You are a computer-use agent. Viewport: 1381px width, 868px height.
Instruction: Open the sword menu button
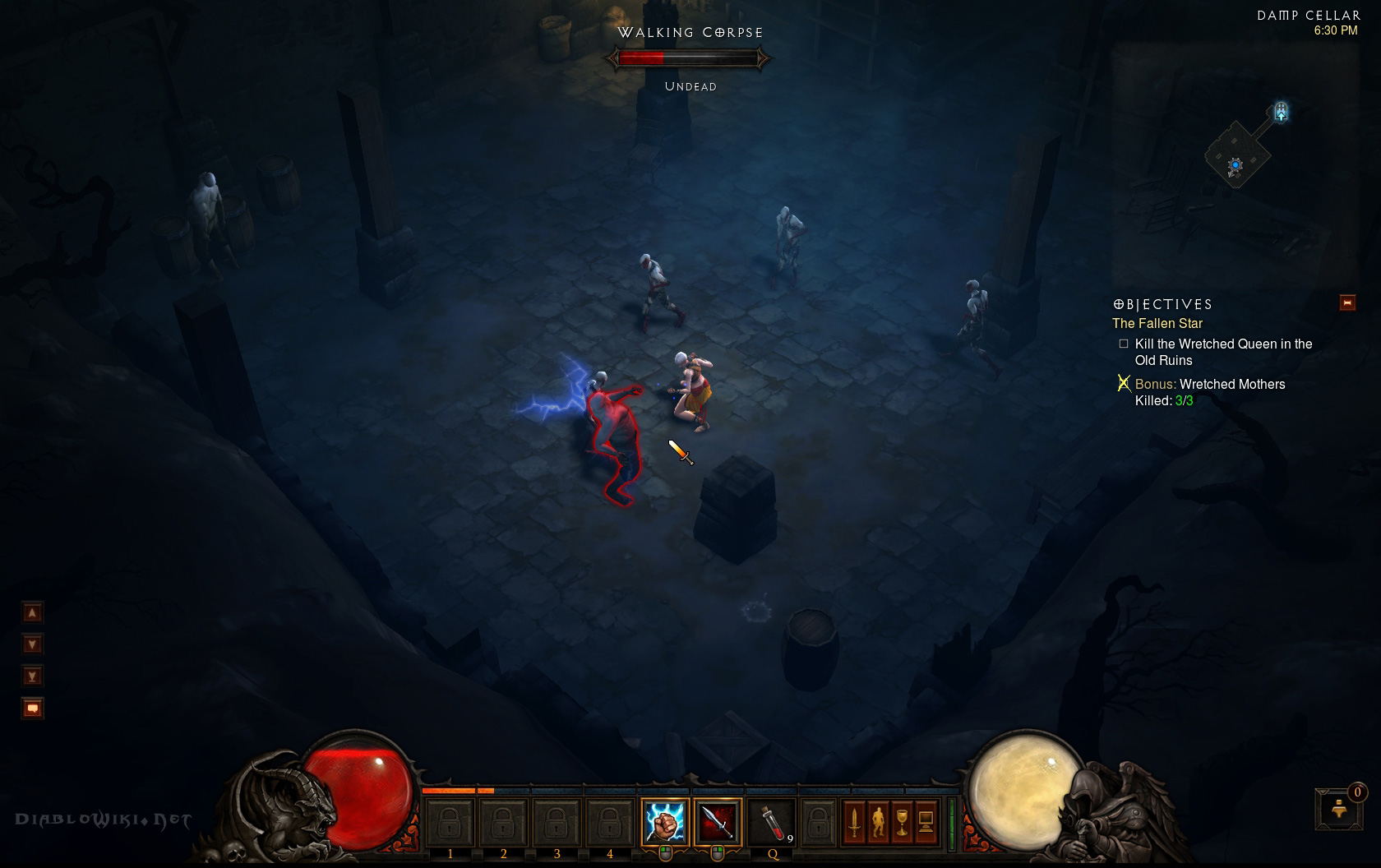coord(854,821)
